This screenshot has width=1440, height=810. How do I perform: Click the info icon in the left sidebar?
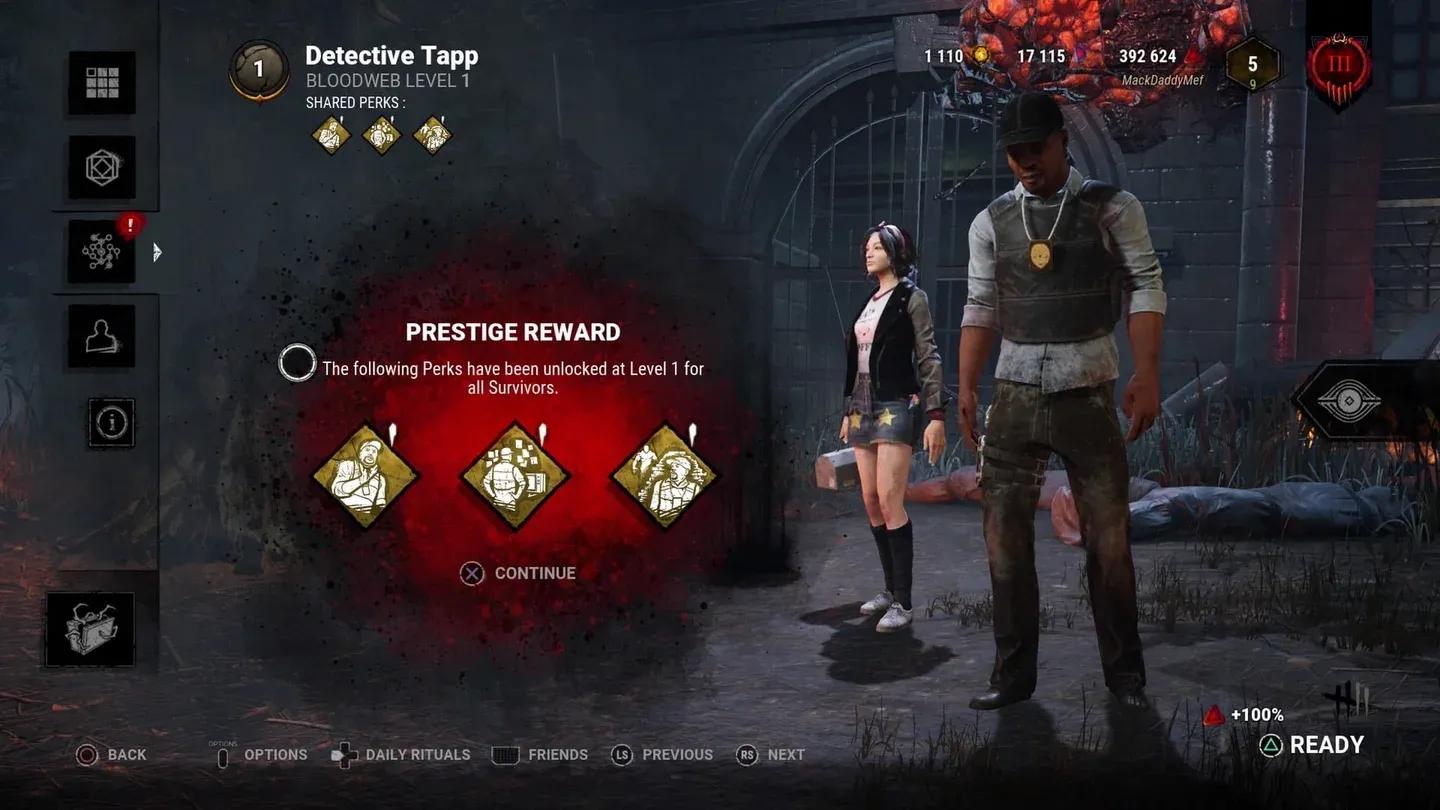pos(110,422)
